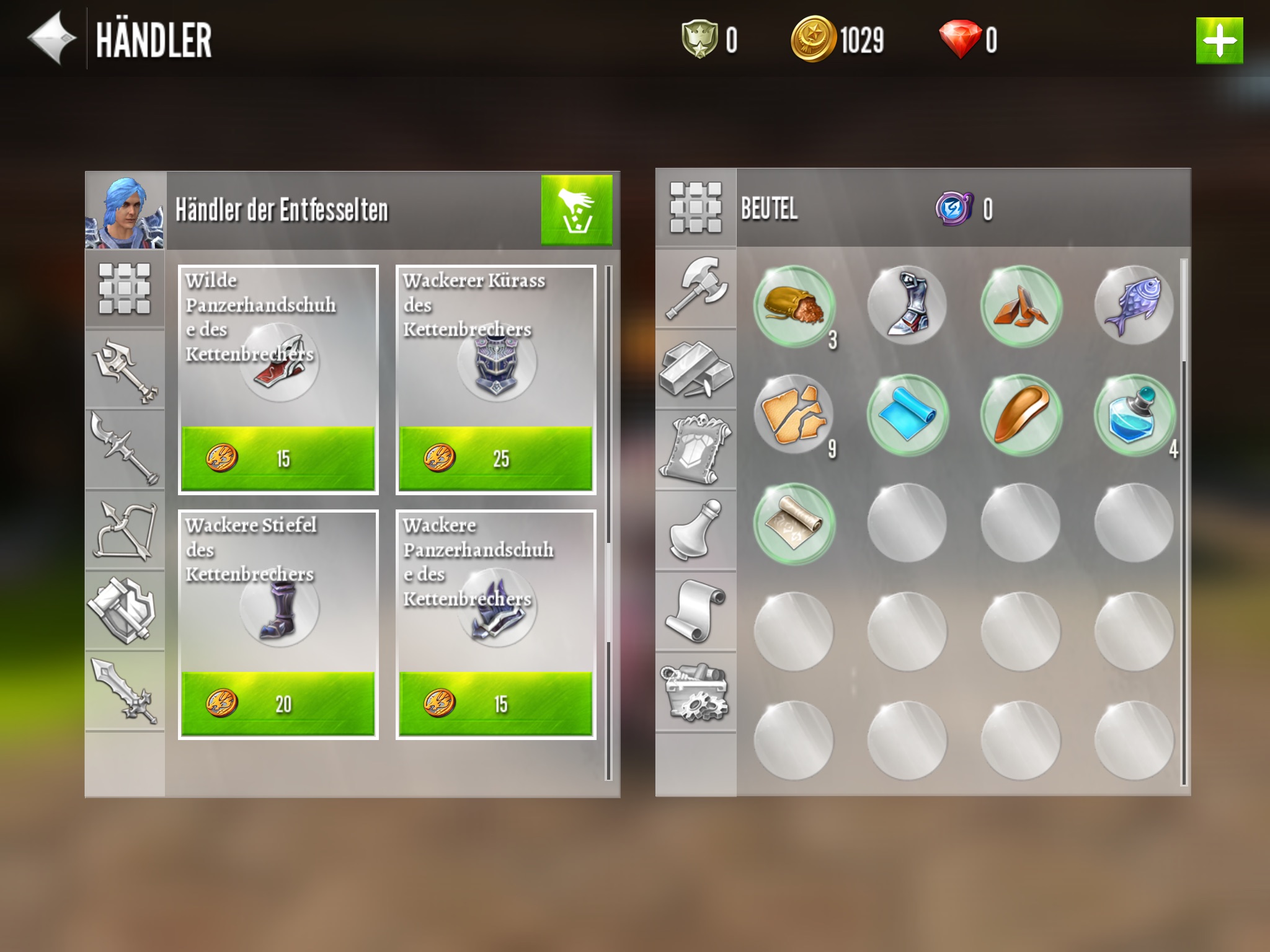
Task: Open the bag potion flask tab
Action: coord(696,531)
